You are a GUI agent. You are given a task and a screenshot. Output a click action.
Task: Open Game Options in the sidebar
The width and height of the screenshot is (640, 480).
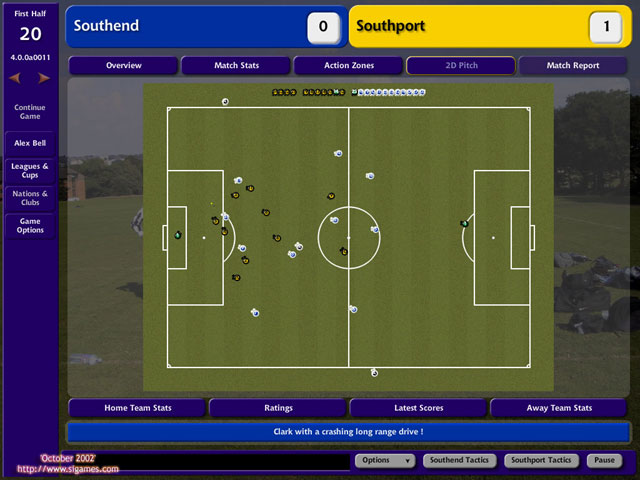tap(30, 226)
